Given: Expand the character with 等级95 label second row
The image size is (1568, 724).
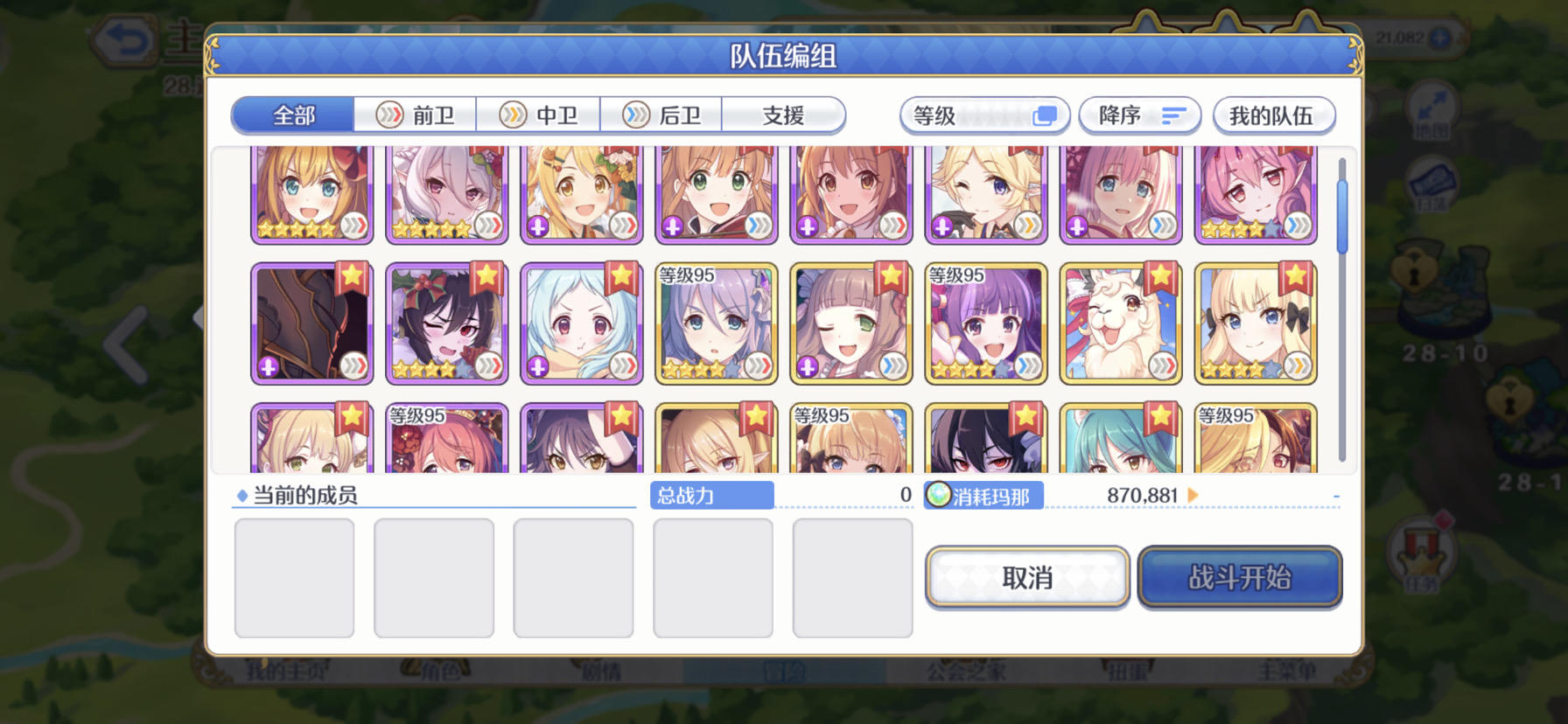Looking at the screenshot, I should (x=717, y=322).
